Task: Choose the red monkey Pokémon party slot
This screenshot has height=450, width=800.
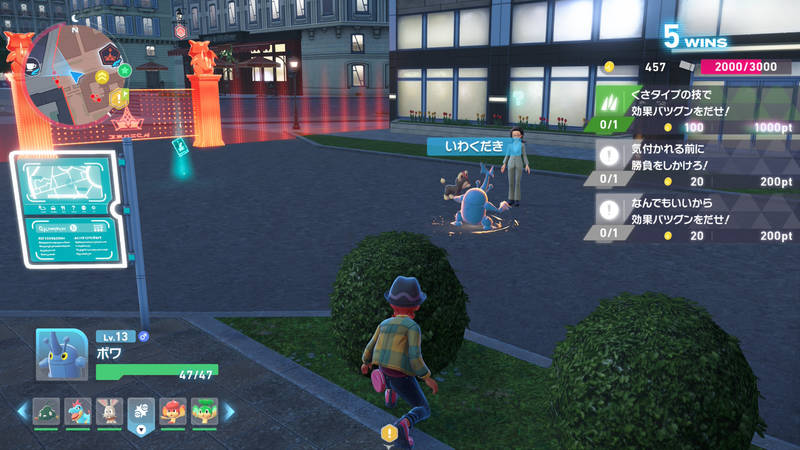Action: click(x=173, y=411)
